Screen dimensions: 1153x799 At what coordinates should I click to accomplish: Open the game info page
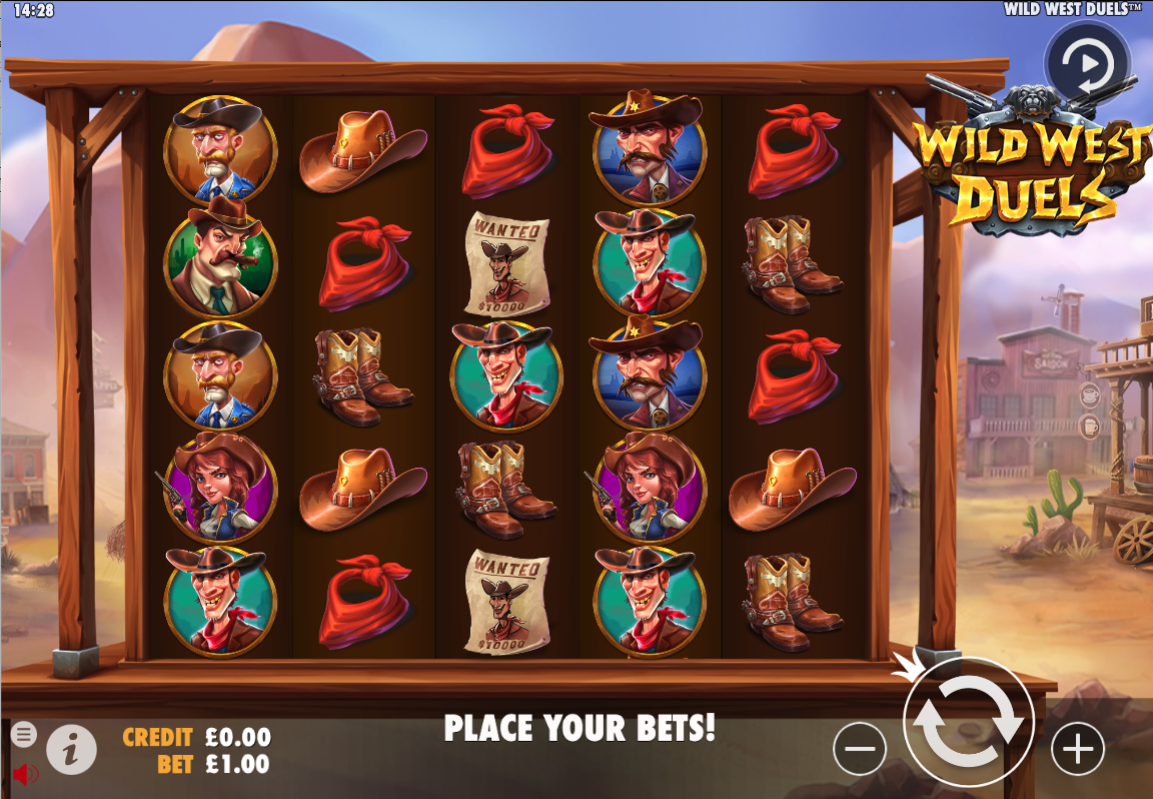(71, 748)
